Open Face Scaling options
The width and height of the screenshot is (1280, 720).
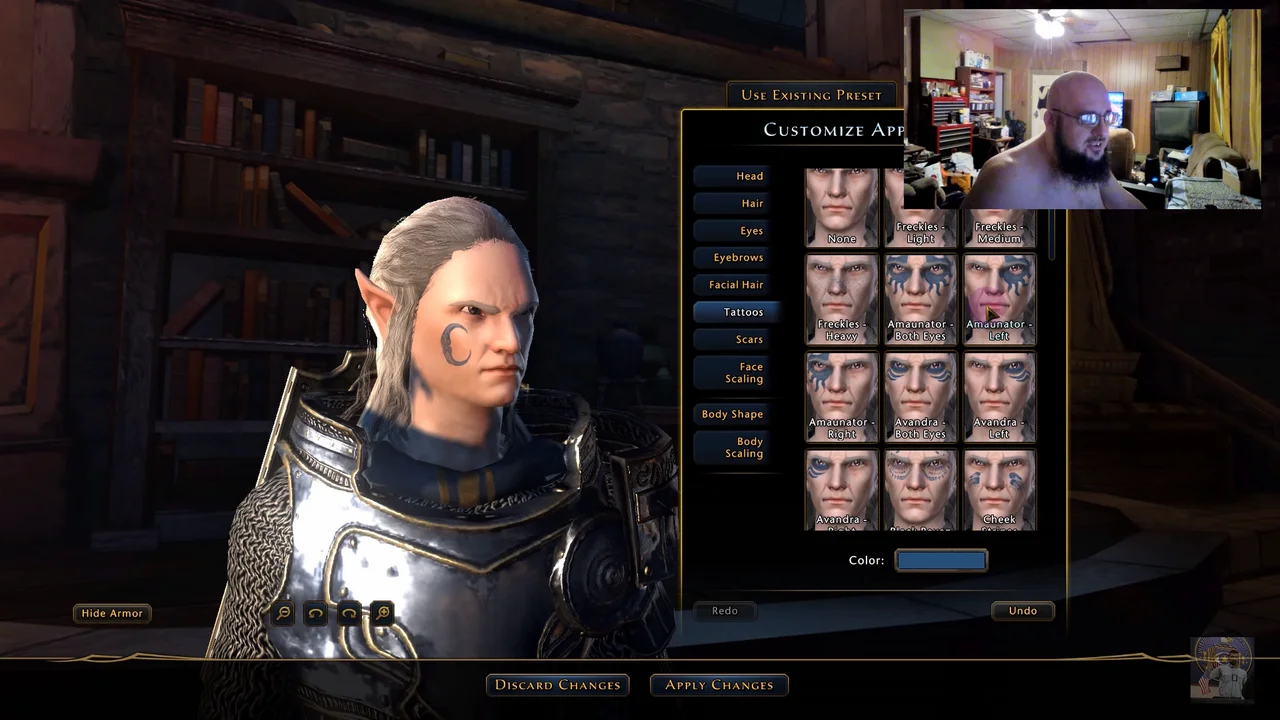737,373
